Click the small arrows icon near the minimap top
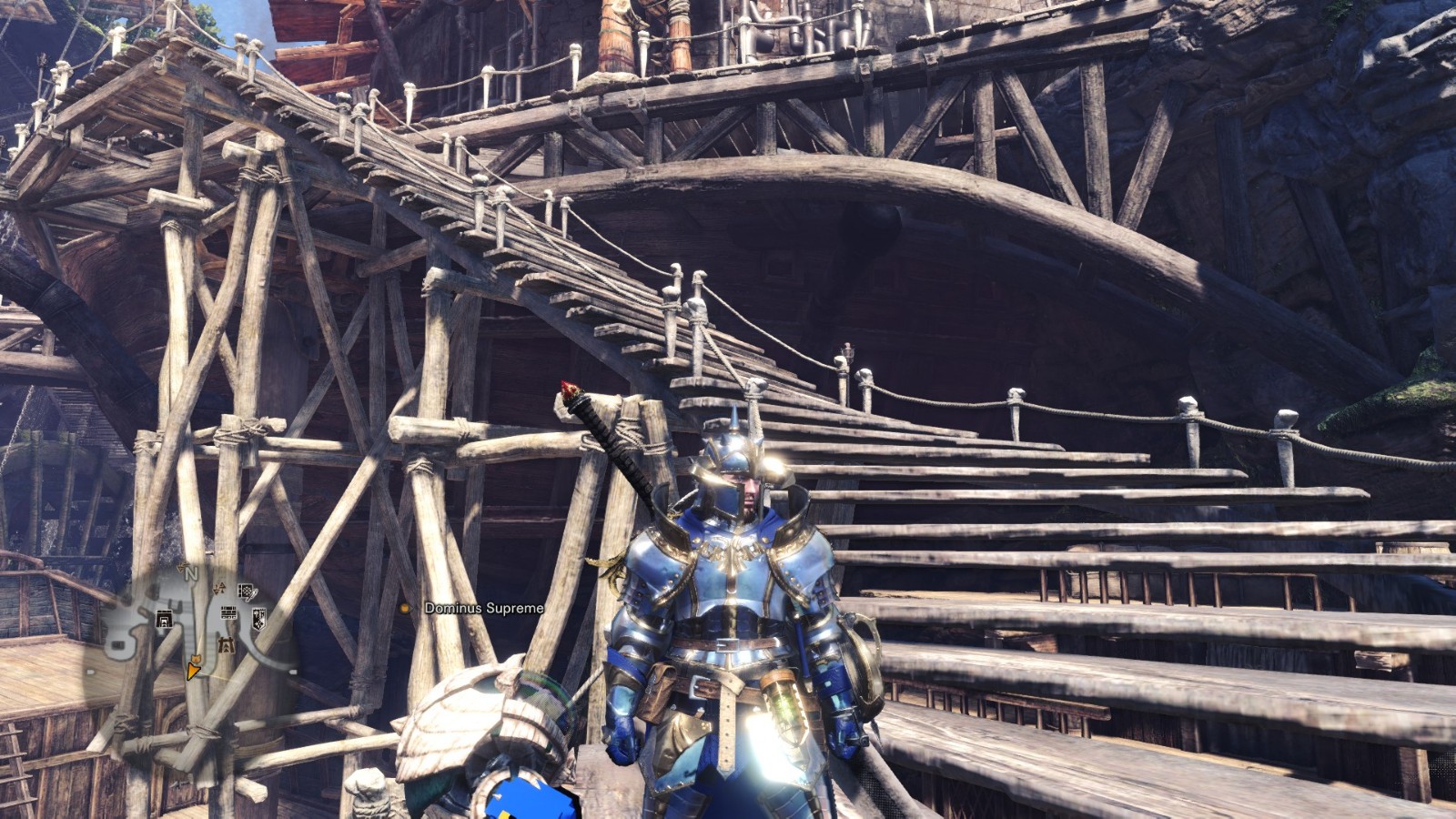Image resolution: width=1456 pixels, height=819 pixels. click(218, 589)
